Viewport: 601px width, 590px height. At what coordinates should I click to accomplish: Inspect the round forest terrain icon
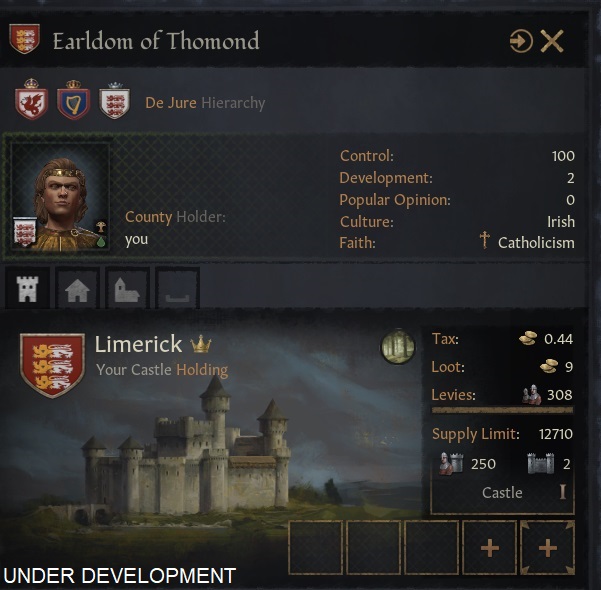tap(397, 347)
